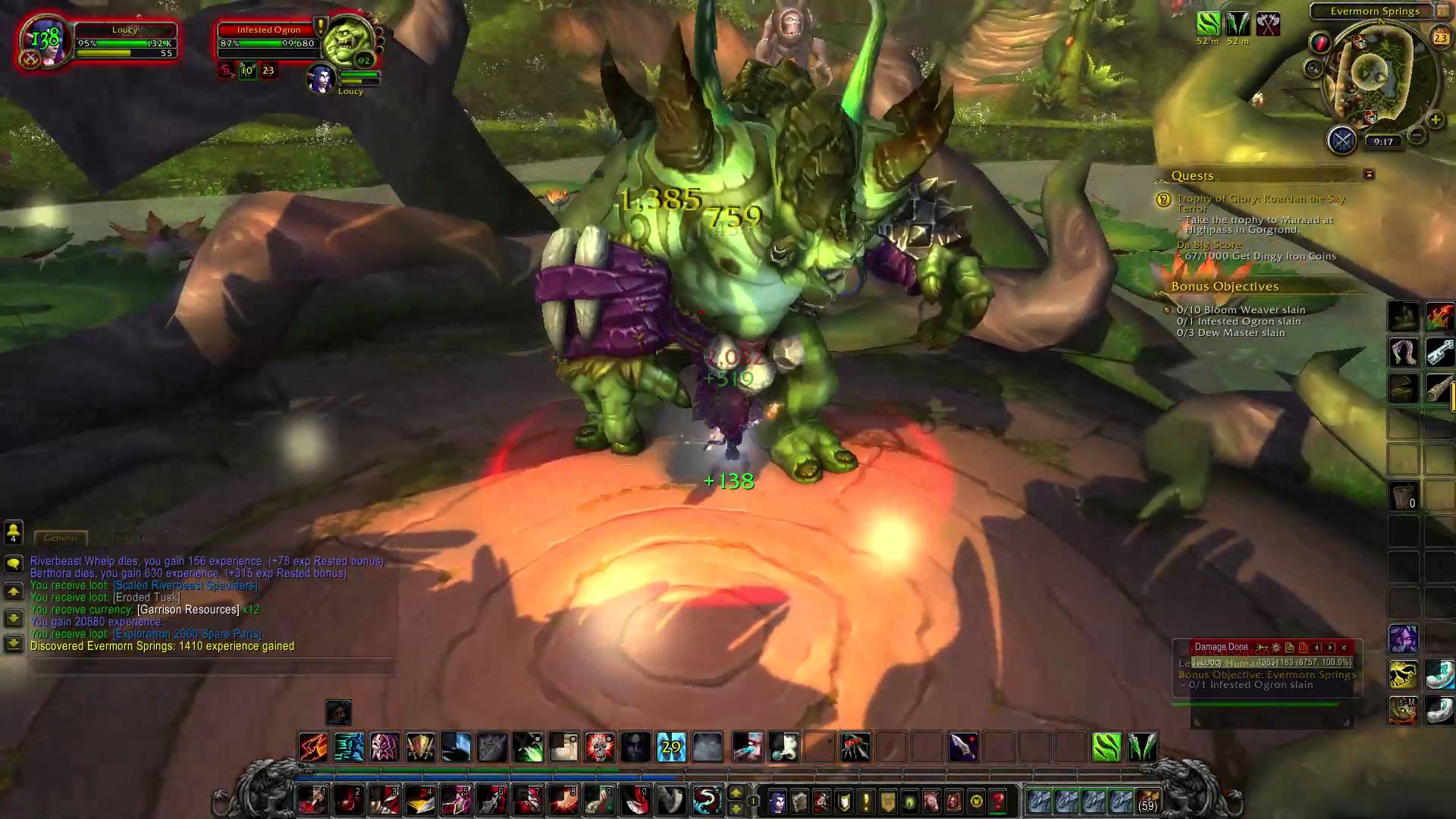Viewport: 1456px width, 819px height.
Task: Activate the green poison blade ability on right
Action: [x=1106, y=747]
